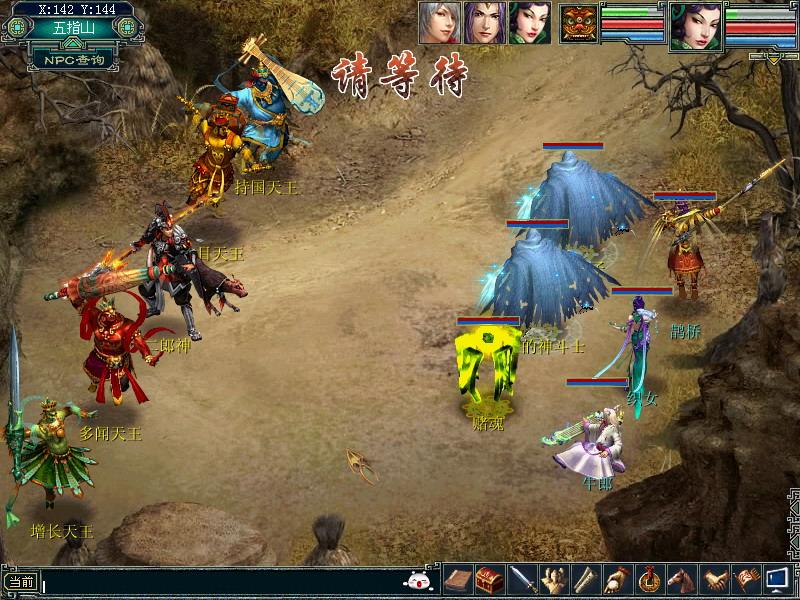This screenshot has height=600, width=800.
Task: Open the brown book icon
Action: pyautogui.click(x=458, y=579)
